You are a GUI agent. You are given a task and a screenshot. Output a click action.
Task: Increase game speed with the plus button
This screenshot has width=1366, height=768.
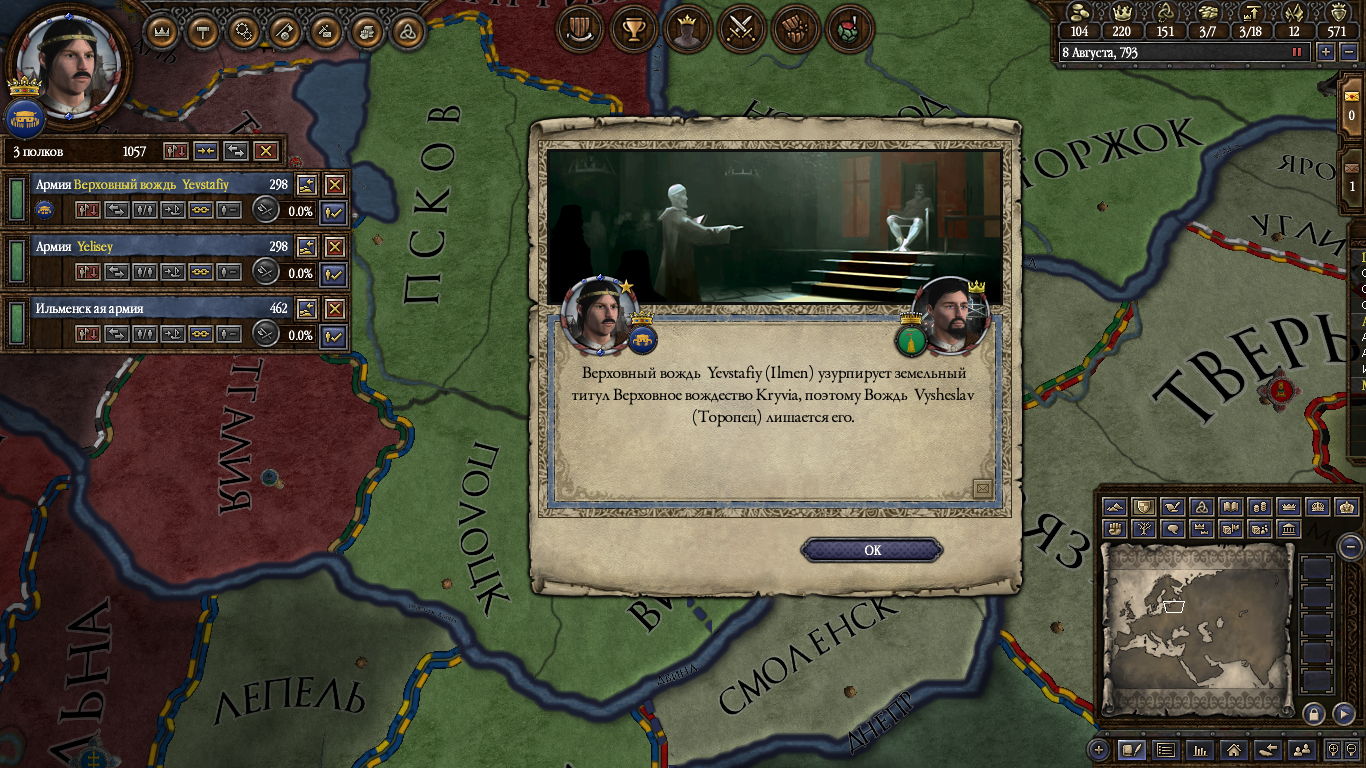[x=1326, y=52]
